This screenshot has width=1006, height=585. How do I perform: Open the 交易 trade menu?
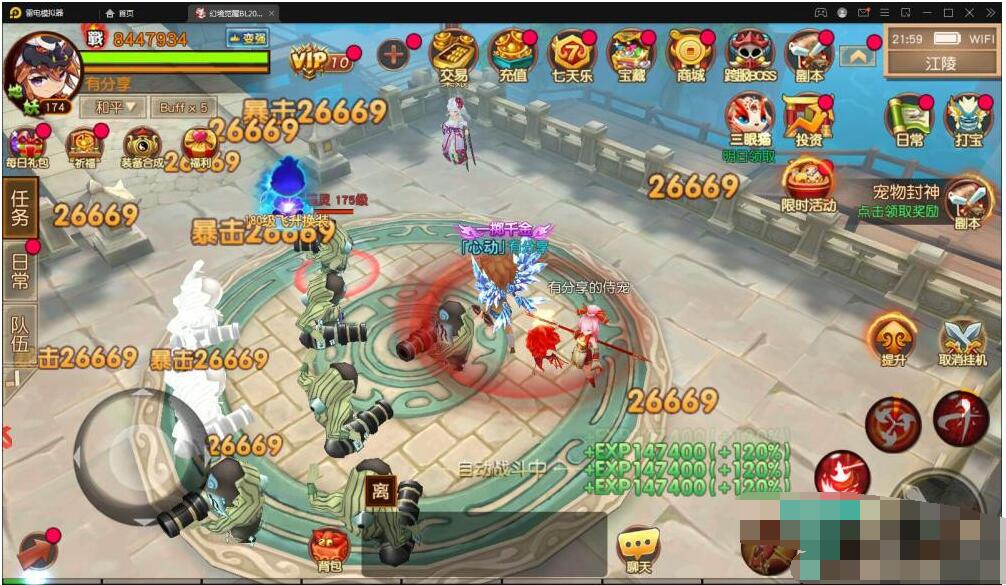click(452, 54)
